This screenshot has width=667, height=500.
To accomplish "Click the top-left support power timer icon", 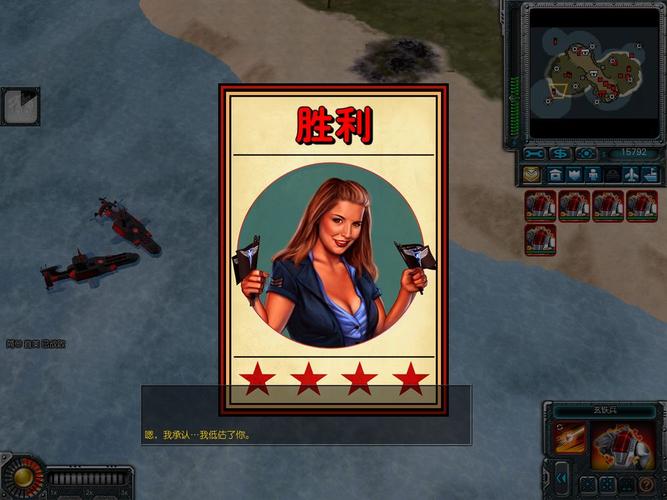I will pos(20,106).
